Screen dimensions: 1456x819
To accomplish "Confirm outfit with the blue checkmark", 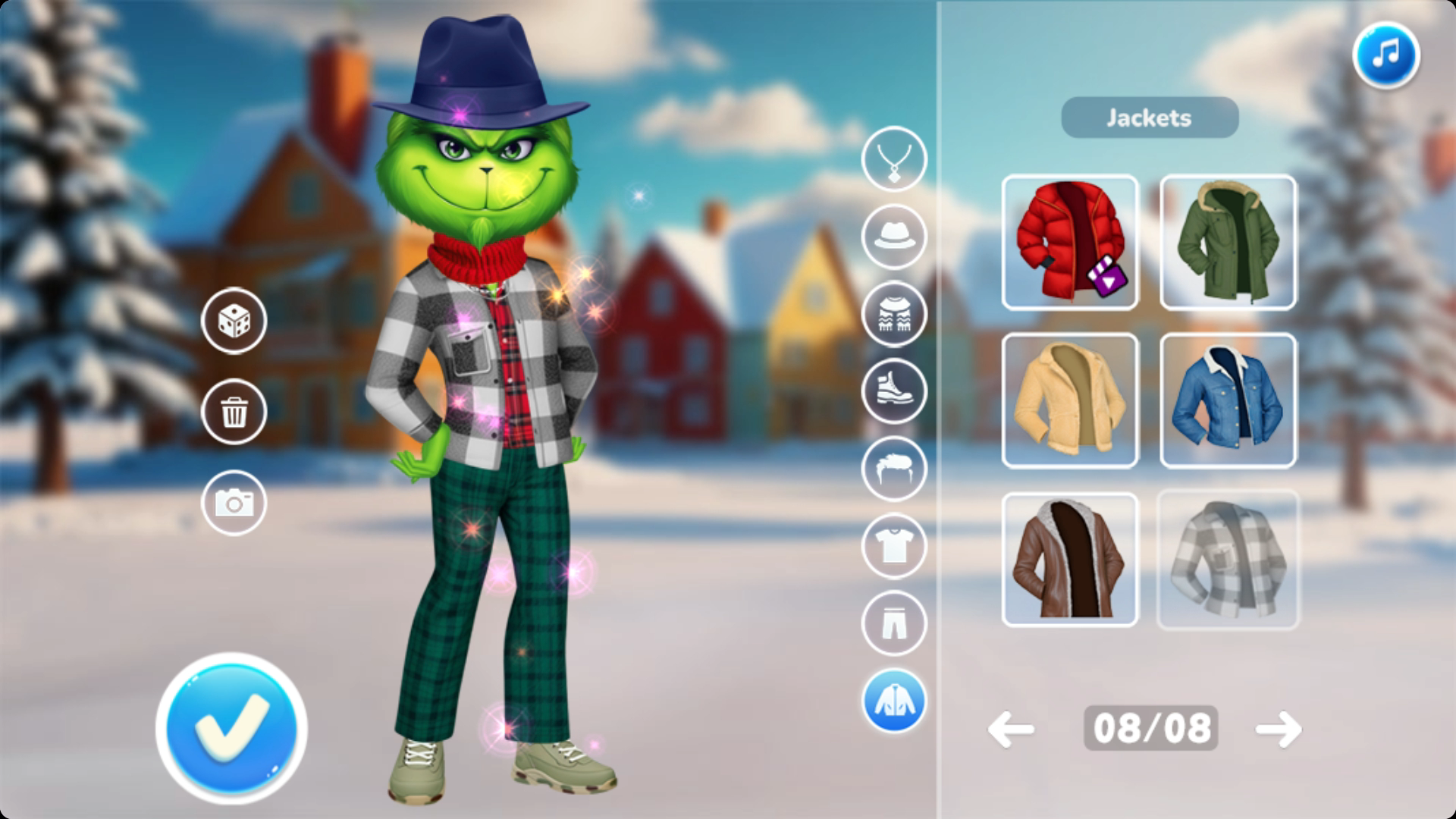I will pos(232,727).
